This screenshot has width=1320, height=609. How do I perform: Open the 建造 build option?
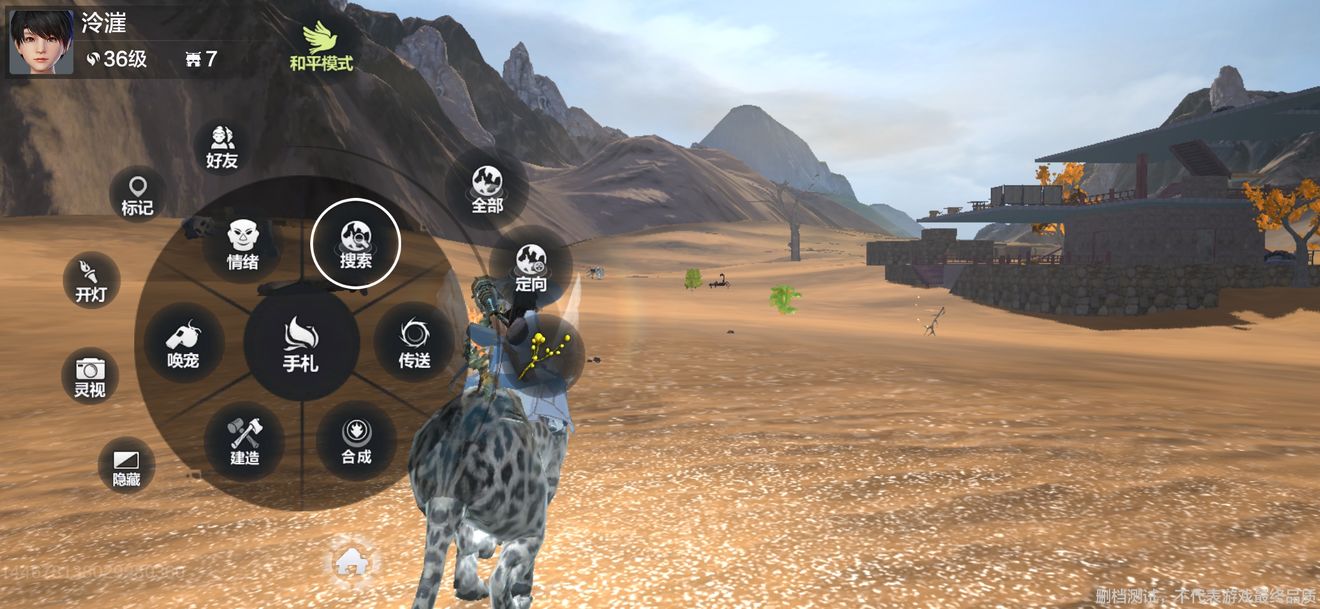tap(244, 441)
